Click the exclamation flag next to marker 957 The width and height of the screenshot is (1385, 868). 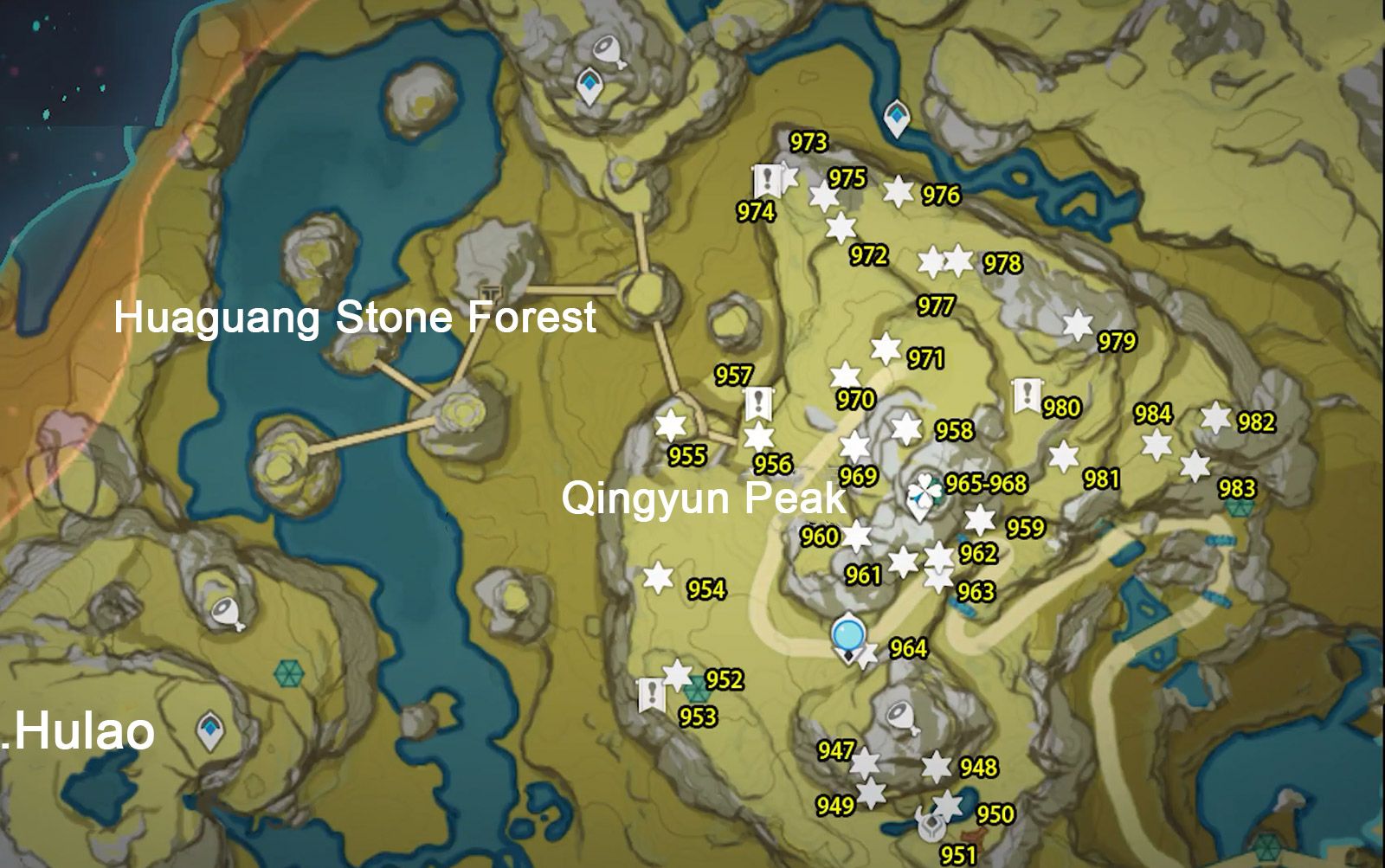759,402
